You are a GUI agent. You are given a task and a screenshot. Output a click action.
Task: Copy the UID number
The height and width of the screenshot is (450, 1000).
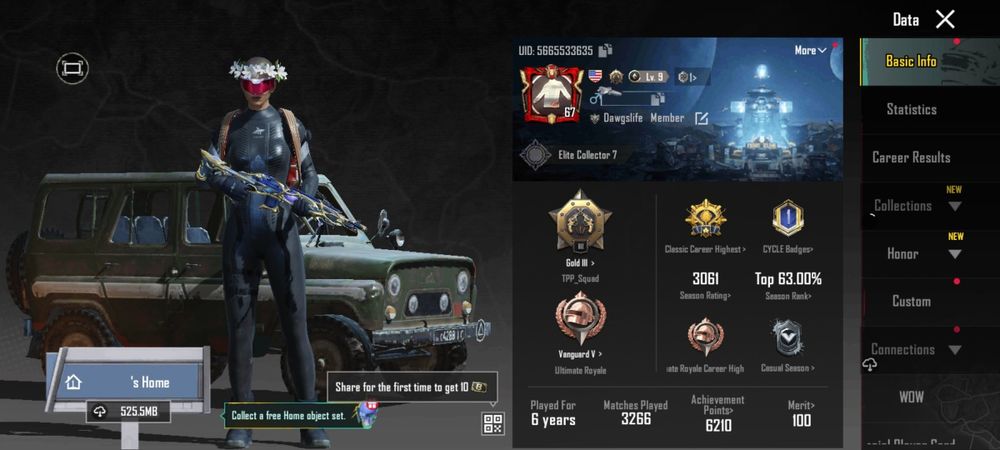tap(606, 51)
